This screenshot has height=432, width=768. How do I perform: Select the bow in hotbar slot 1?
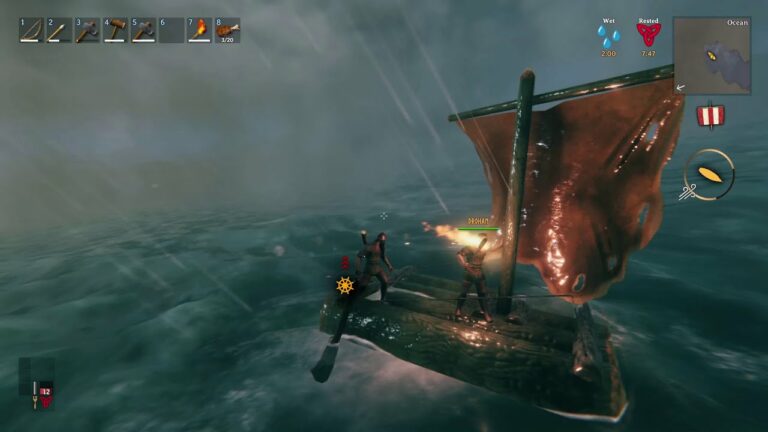tap(31, 30)
